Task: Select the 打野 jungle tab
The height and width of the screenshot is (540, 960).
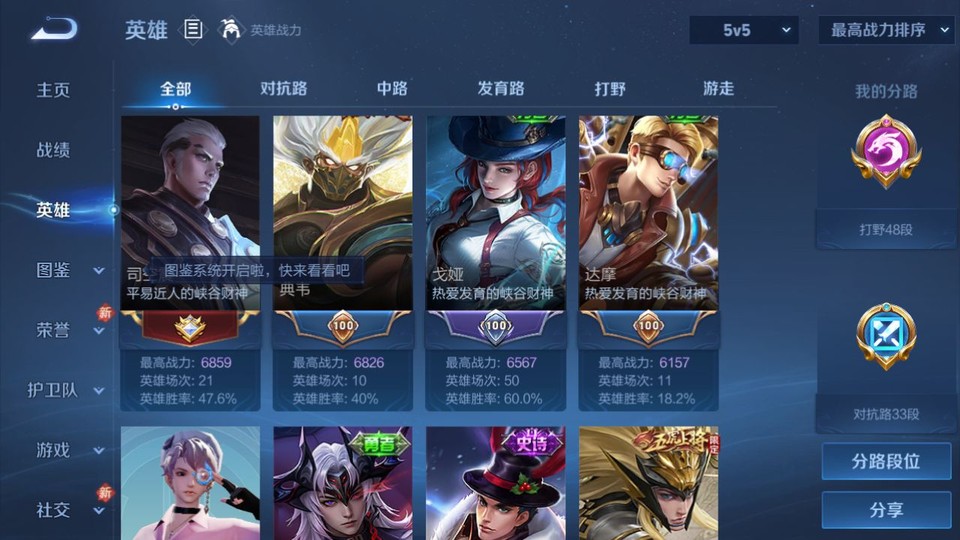Action: click(610, 88)
